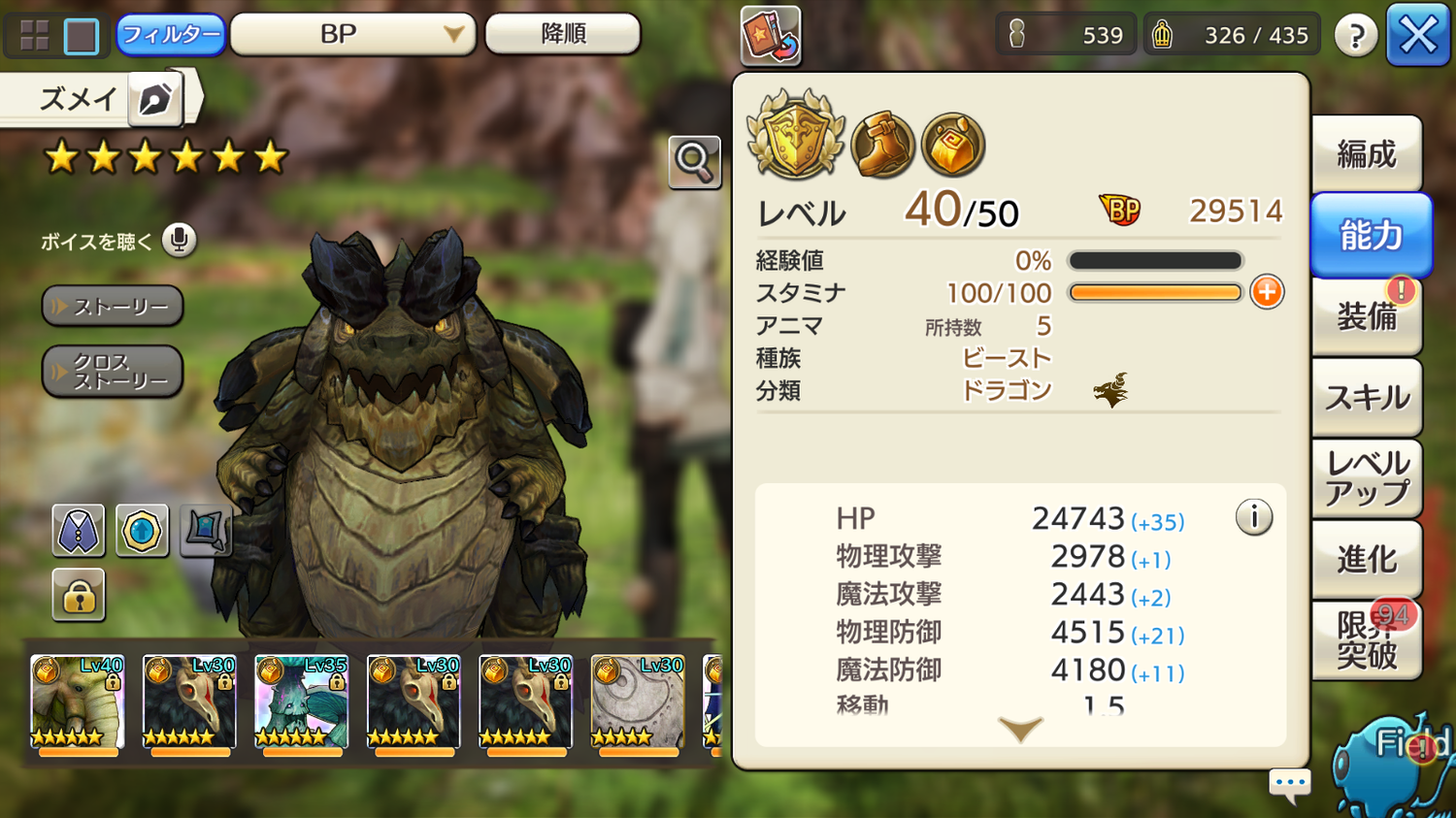Click the orange plus stamina refill button

click(x=1267, y=292)
